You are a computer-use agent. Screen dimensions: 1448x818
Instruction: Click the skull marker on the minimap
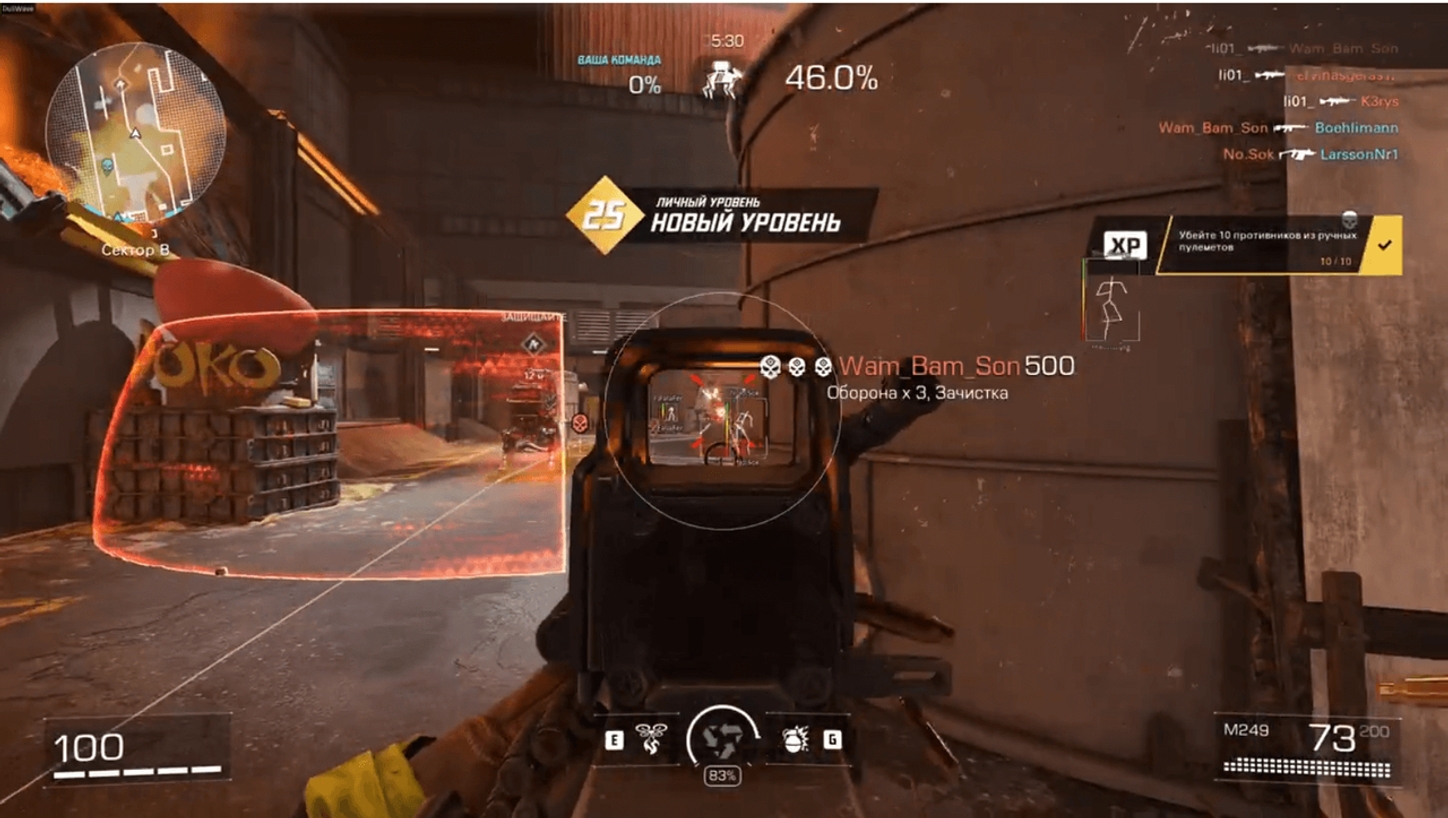click(x=108, y=165)
